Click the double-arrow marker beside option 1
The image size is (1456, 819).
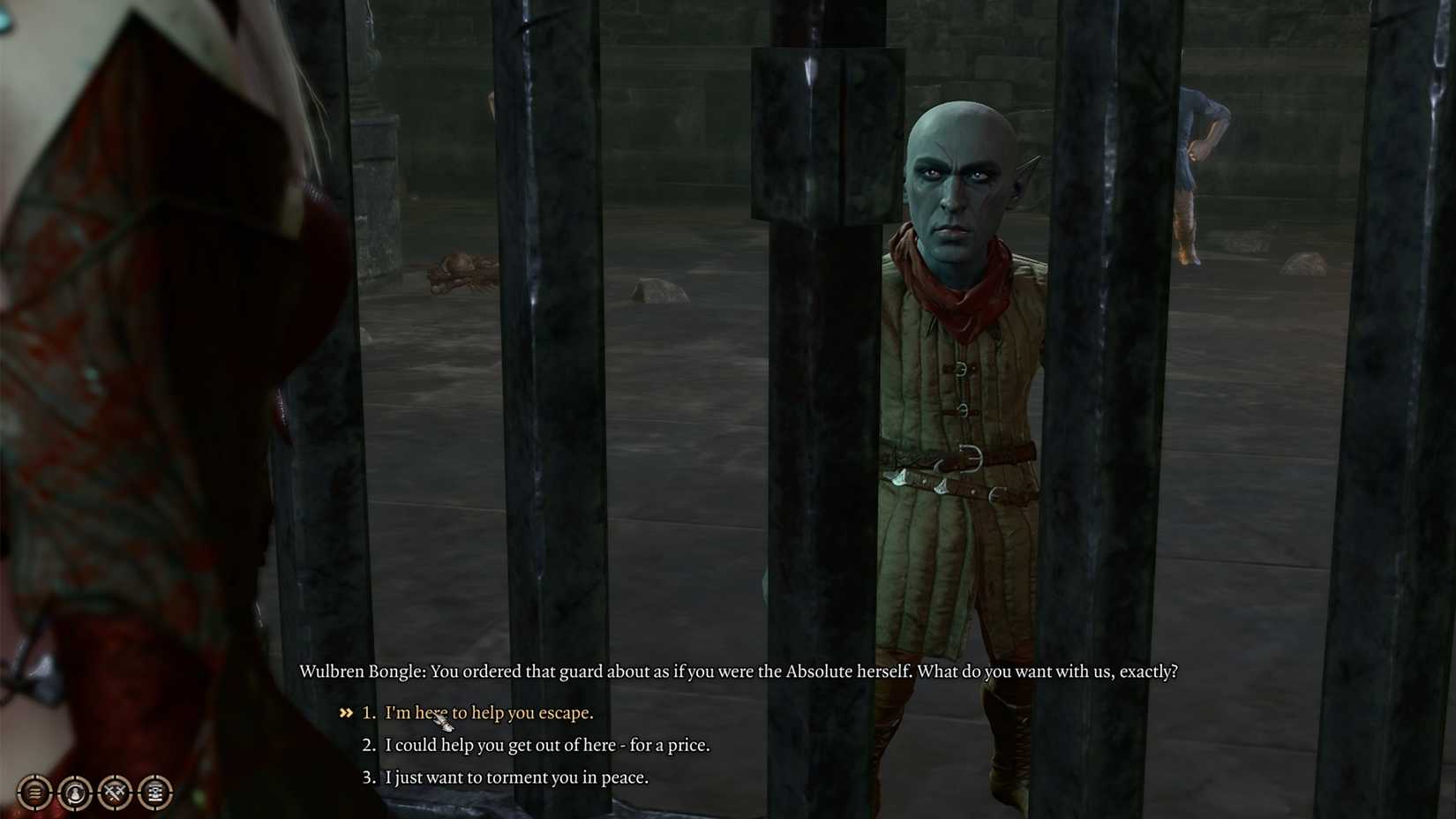coord(347,711)
